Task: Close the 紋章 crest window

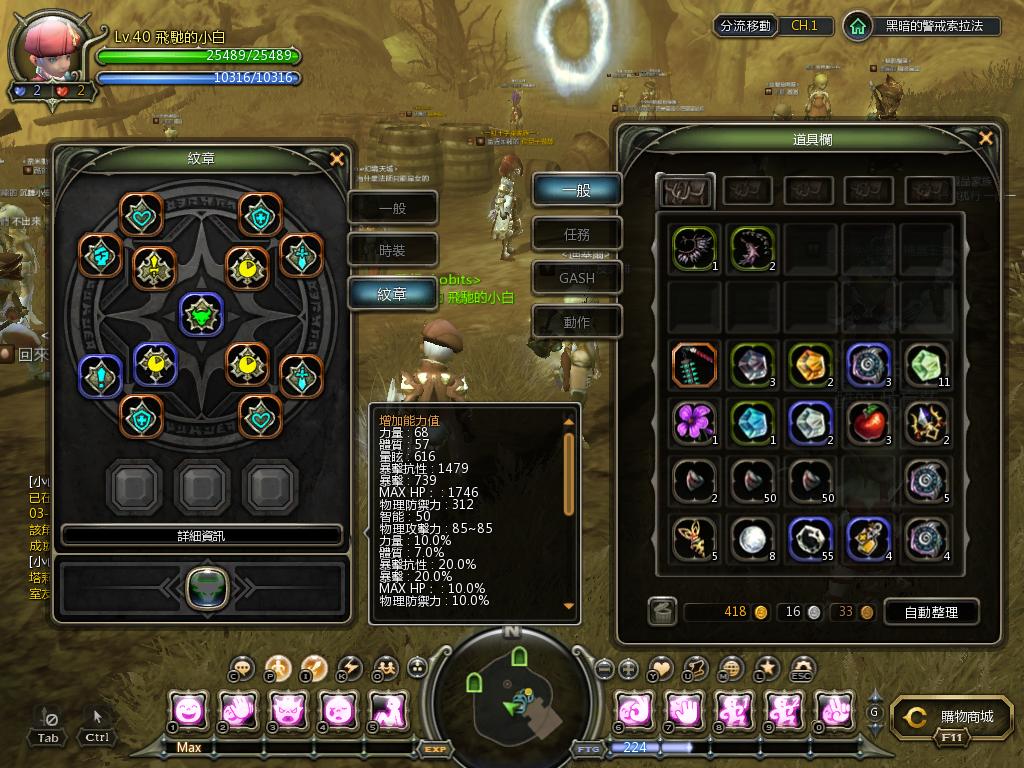Action: pos(337,159)
